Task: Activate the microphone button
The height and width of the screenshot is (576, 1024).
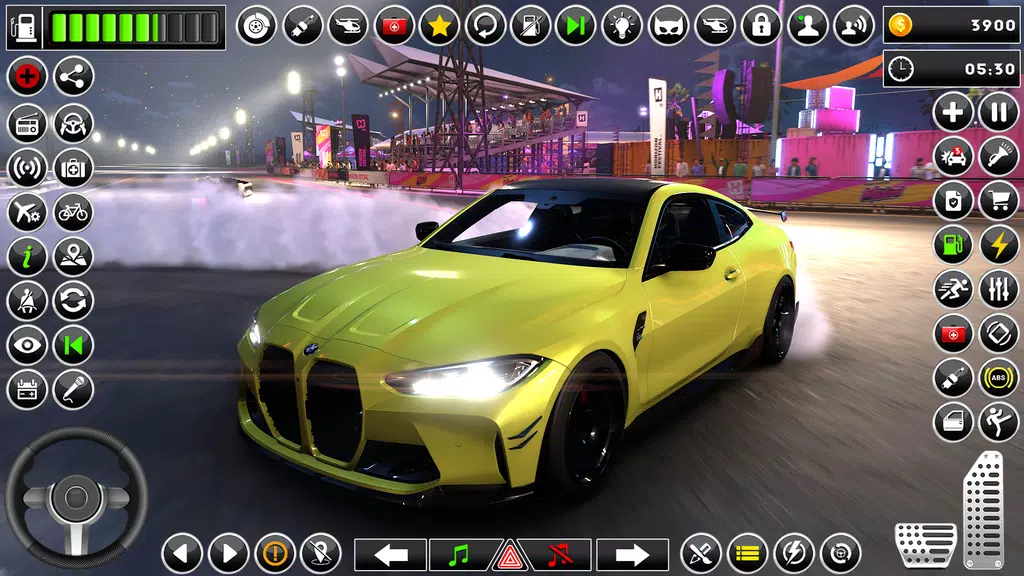Action: point(73,390)
